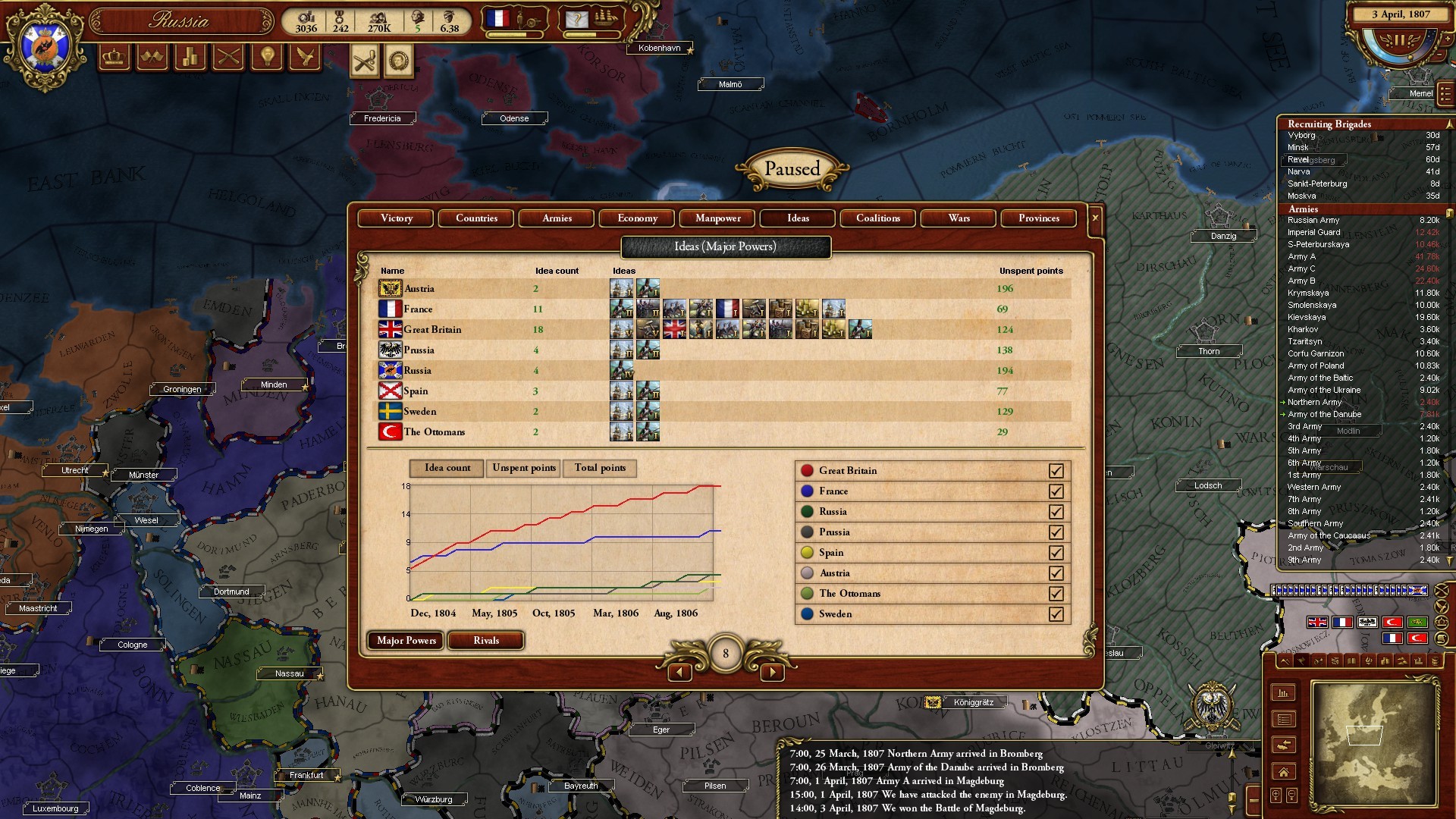Uncheck Great Britain in the chart legend
The width and height of the screenshot is (1456, 819).
pyautogui.click(x=1057, y=471)
